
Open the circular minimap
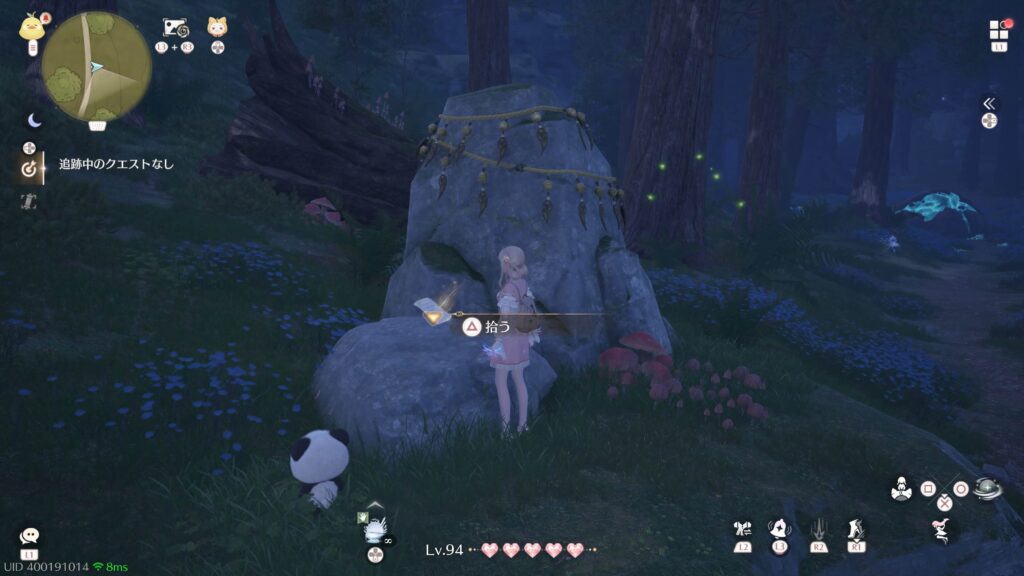[97, 67]
